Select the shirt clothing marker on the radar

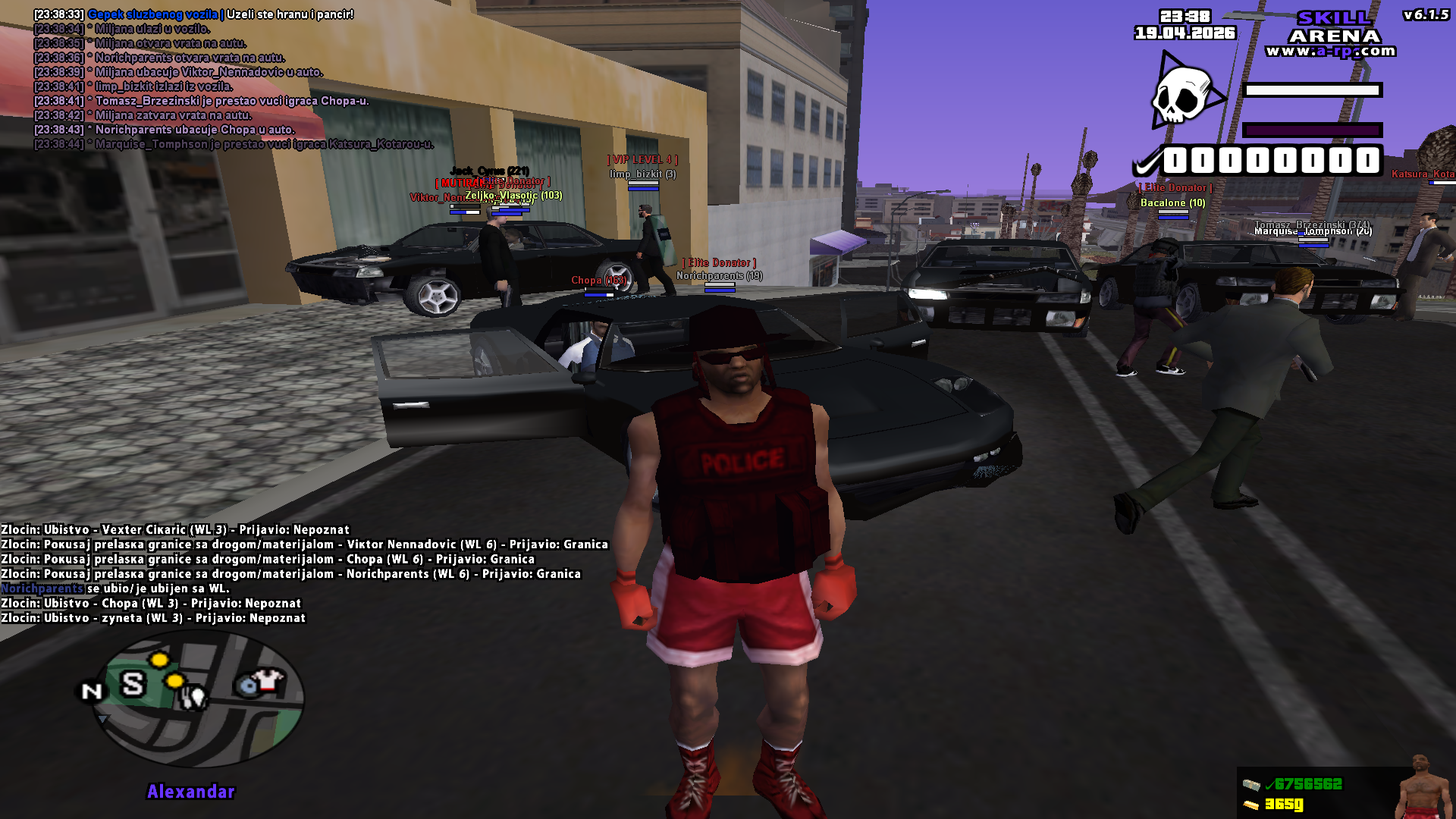pos(266,679)
